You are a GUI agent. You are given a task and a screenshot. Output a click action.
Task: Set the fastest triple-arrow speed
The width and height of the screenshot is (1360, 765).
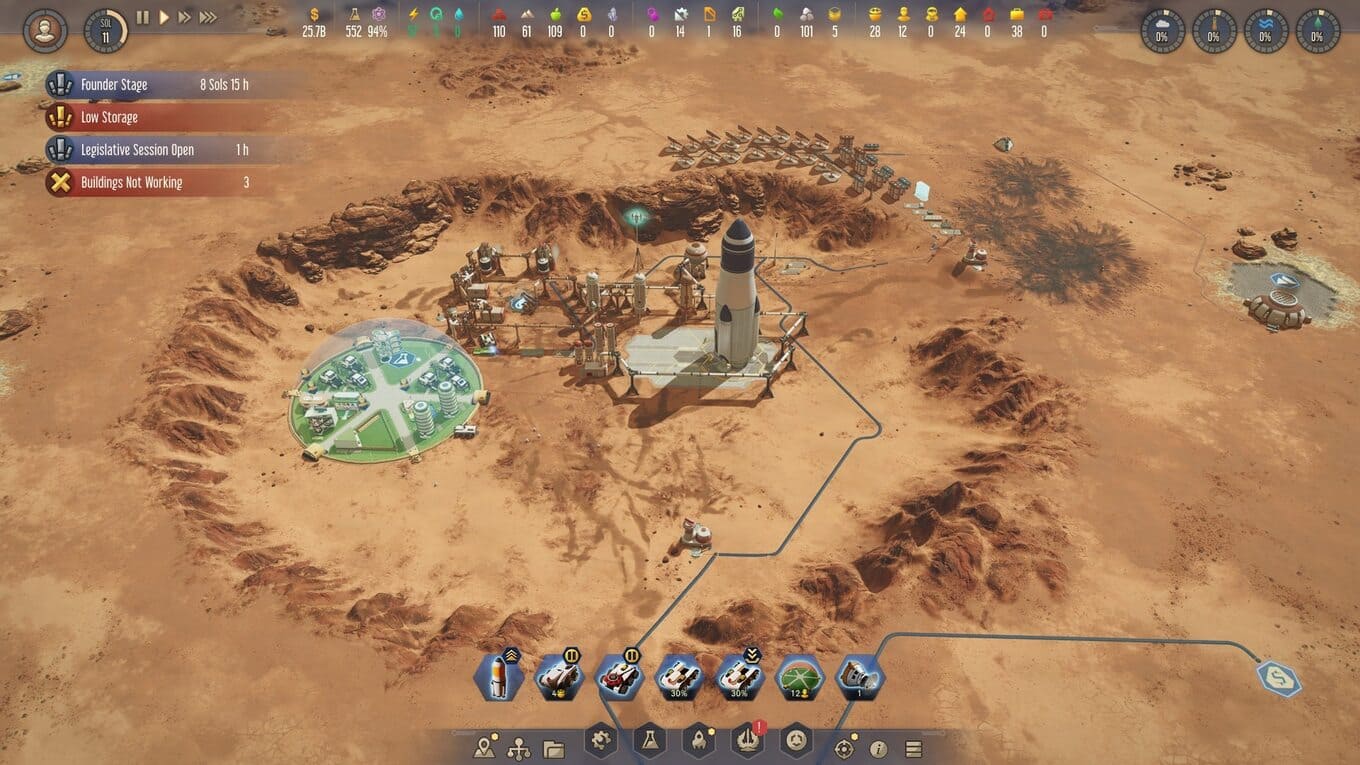208,17
